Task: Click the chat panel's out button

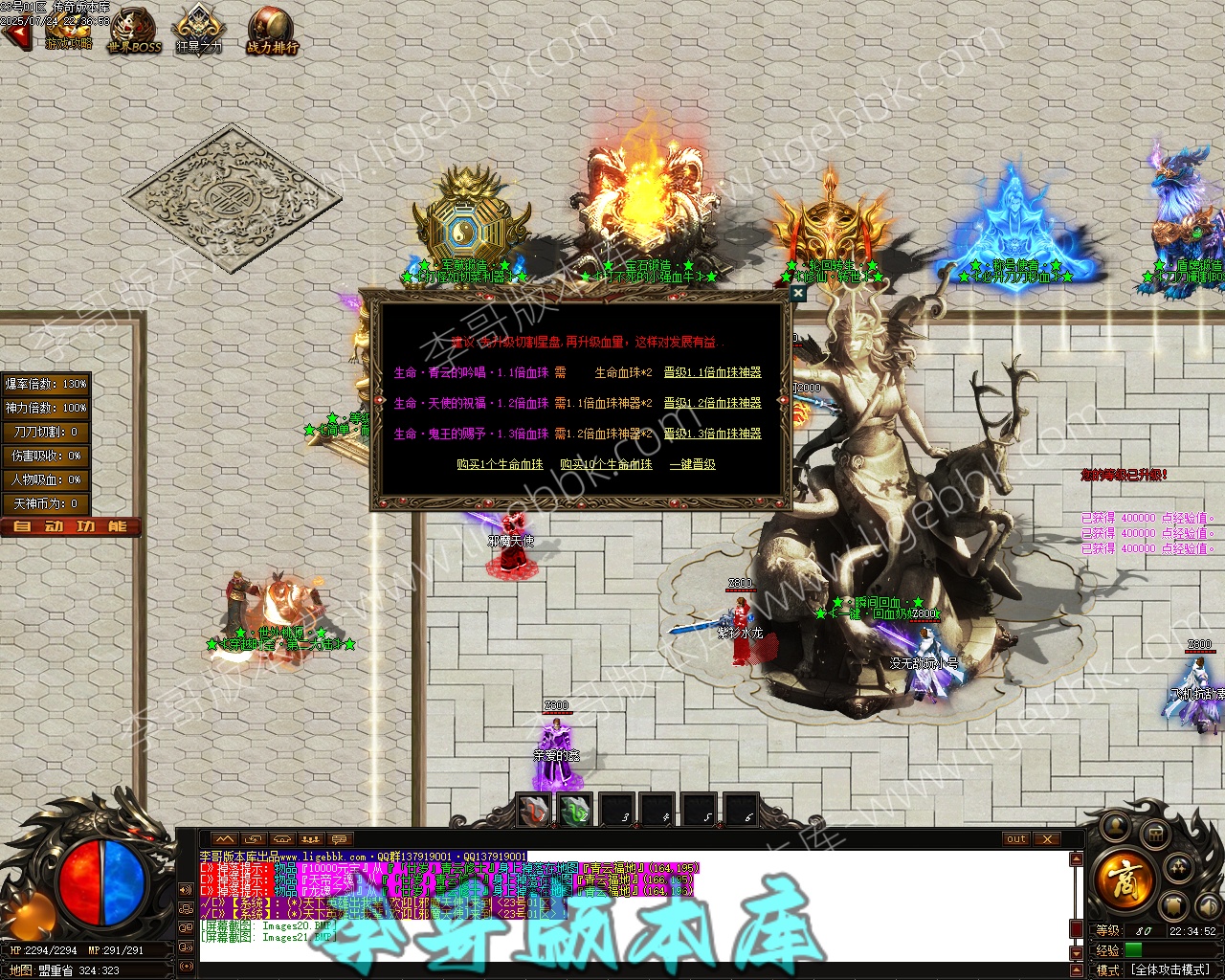Action: 1015,839
